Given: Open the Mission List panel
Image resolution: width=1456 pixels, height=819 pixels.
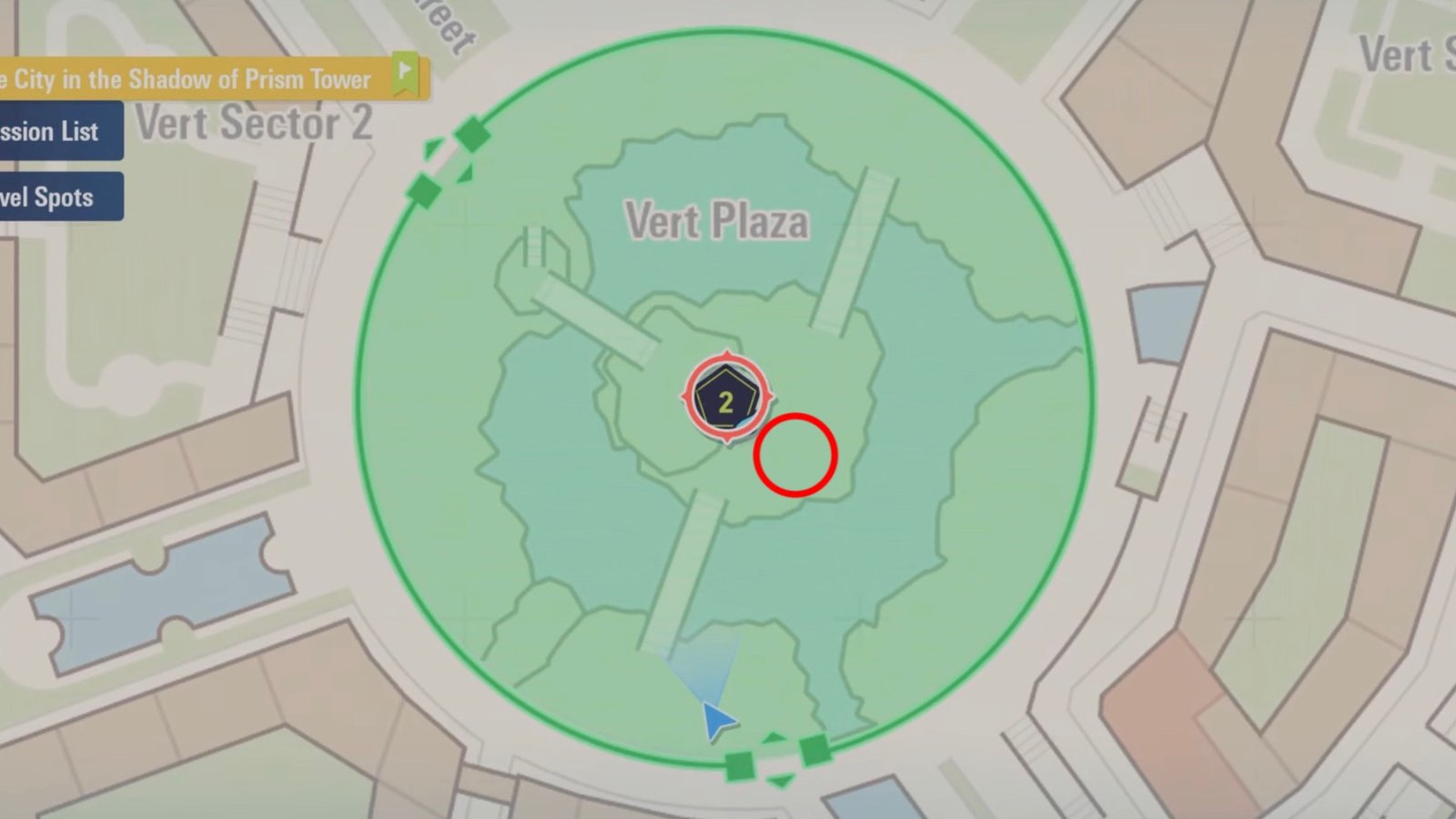Looking at the screenshot, I should click(50, 131).
